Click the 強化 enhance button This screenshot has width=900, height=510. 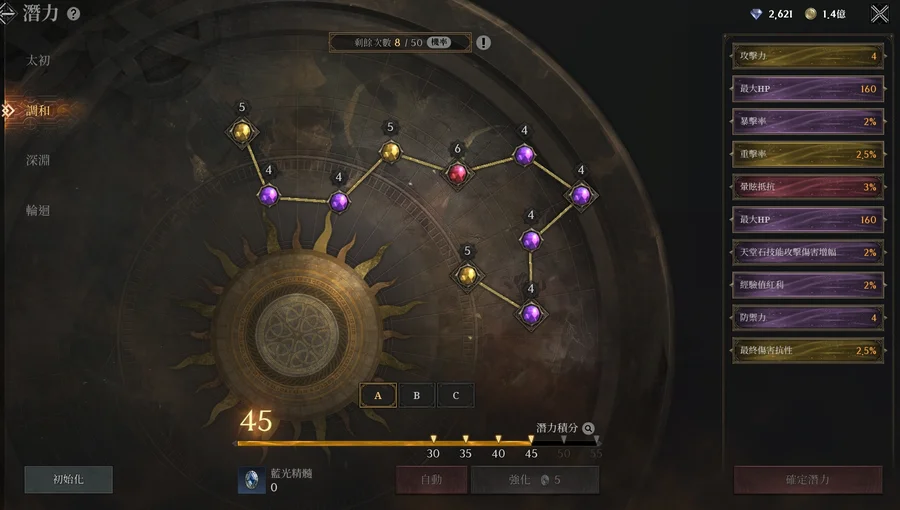tap(535, 479)
